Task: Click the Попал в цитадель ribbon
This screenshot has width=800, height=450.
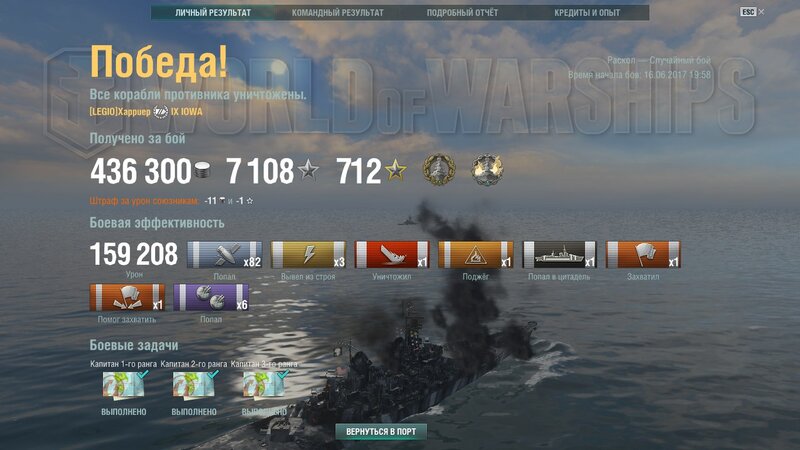Action: click(x=560, y=255)
